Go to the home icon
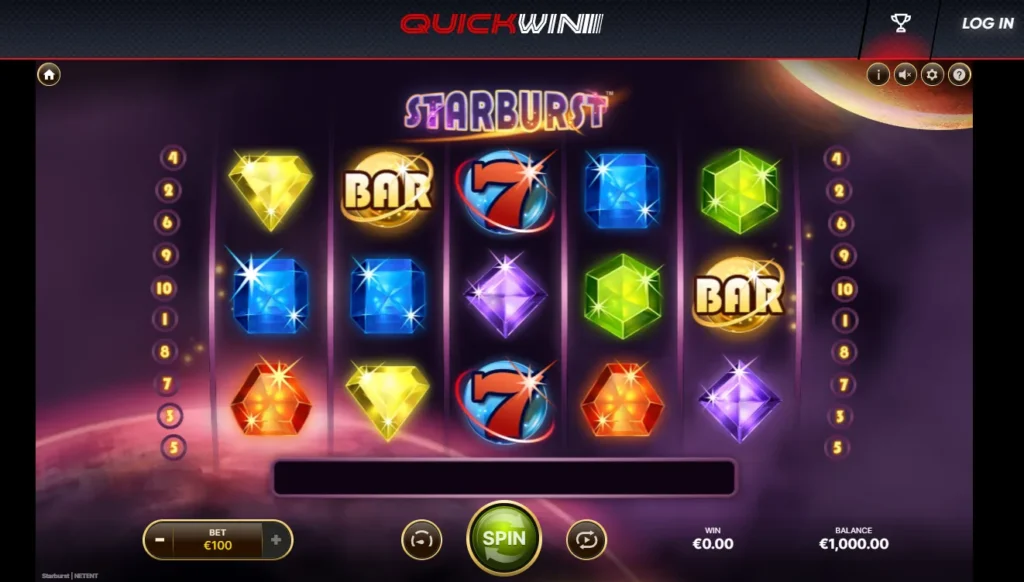Image resolution: width=1024 pixels, height=582 pixels. click(x=49, y=75)
